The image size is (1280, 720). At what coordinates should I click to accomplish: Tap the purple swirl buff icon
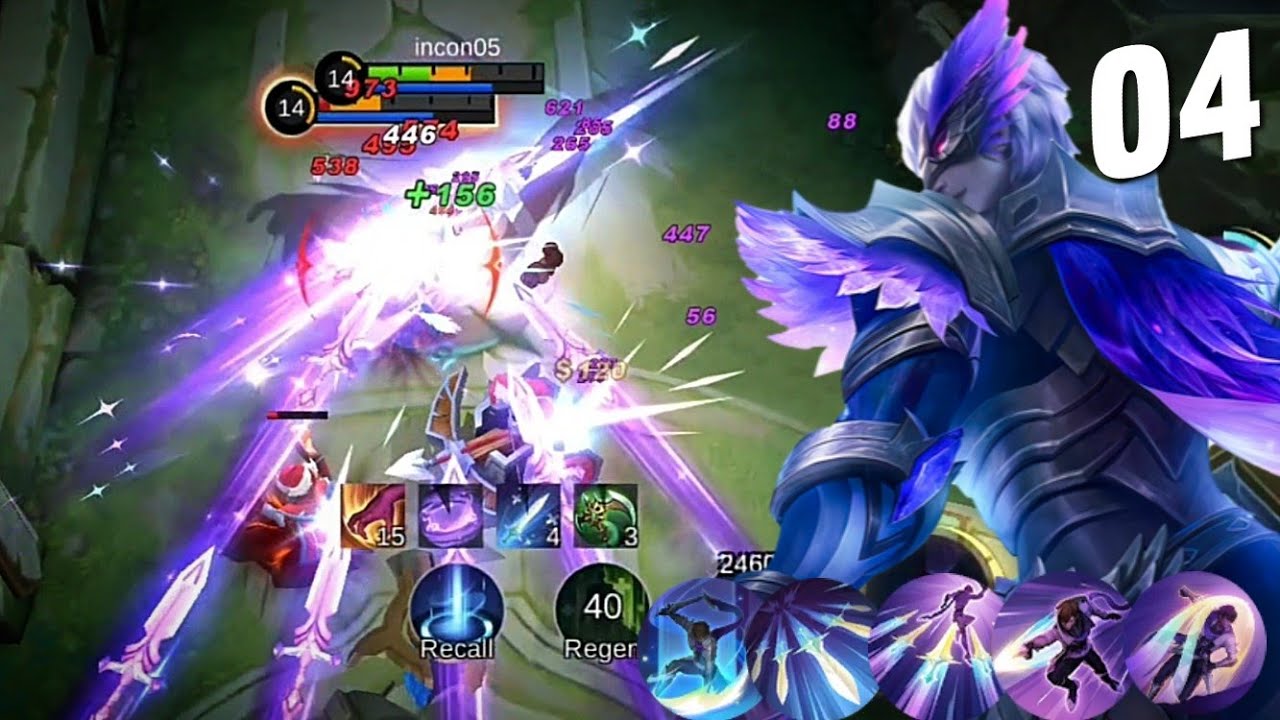(450, 517)
